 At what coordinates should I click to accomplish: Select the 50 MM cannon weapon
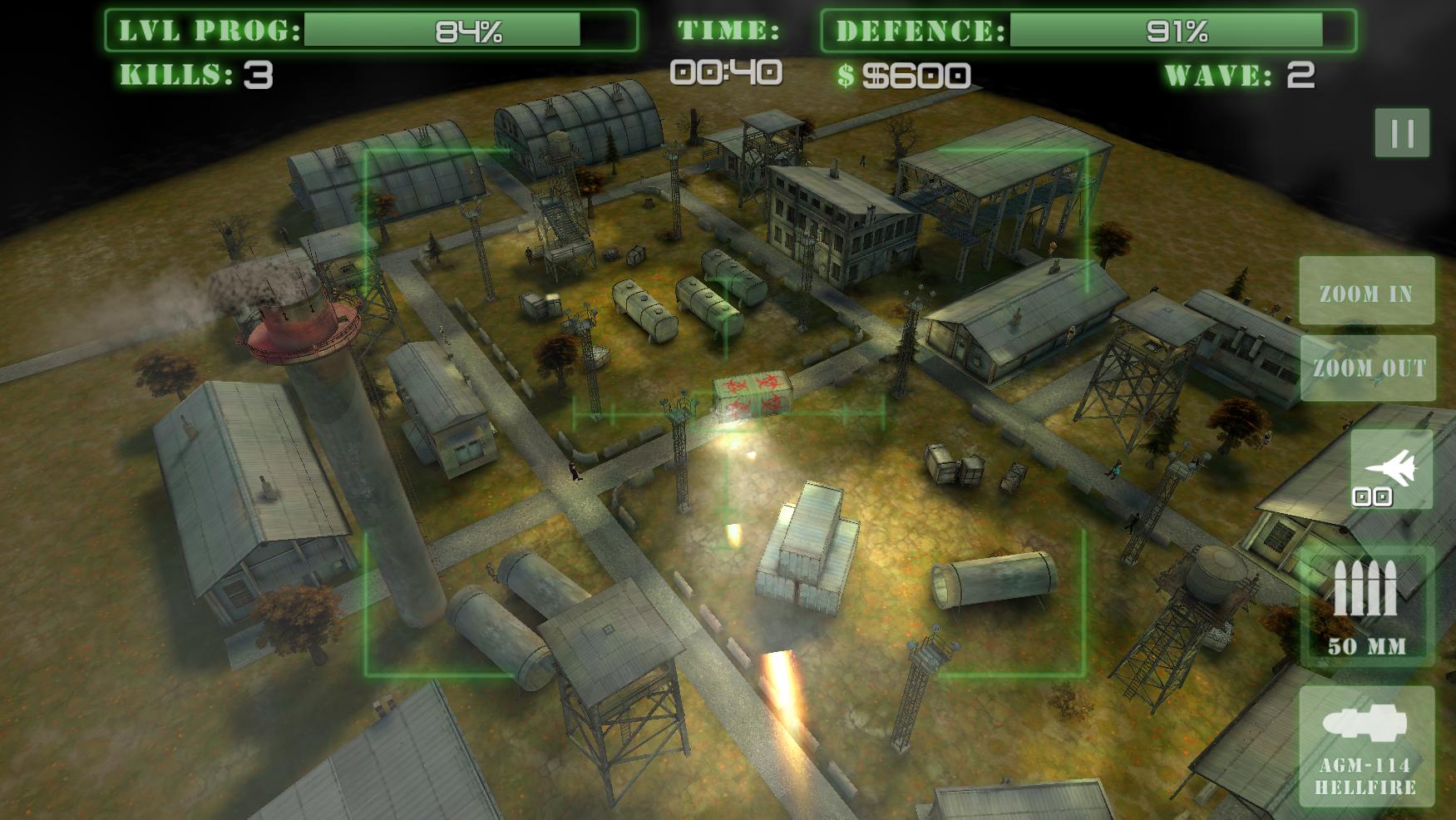click(x=1366, y=606)
